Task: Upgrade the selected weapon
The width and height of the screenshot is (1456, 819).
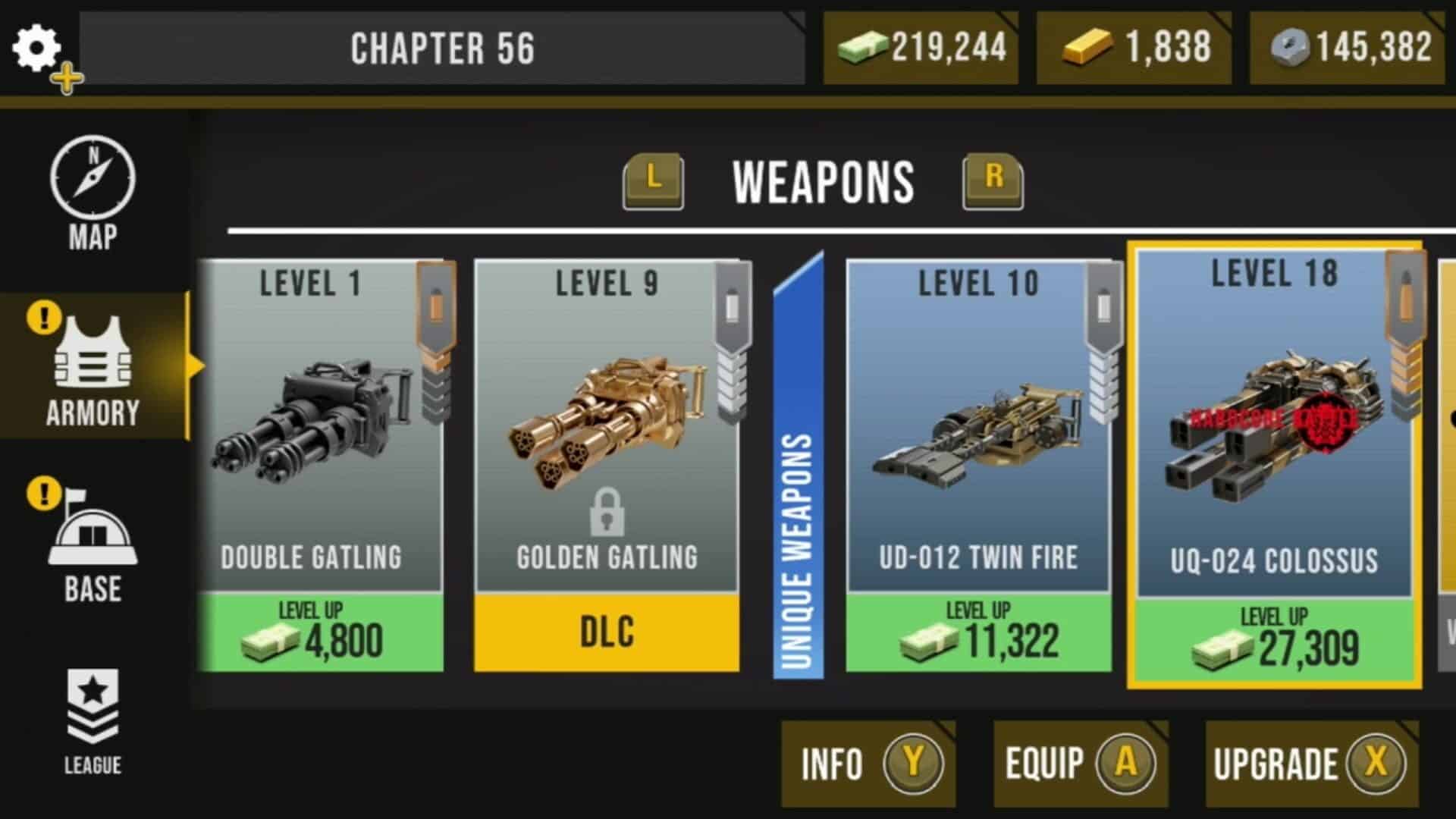Action: pos(1310,763)
